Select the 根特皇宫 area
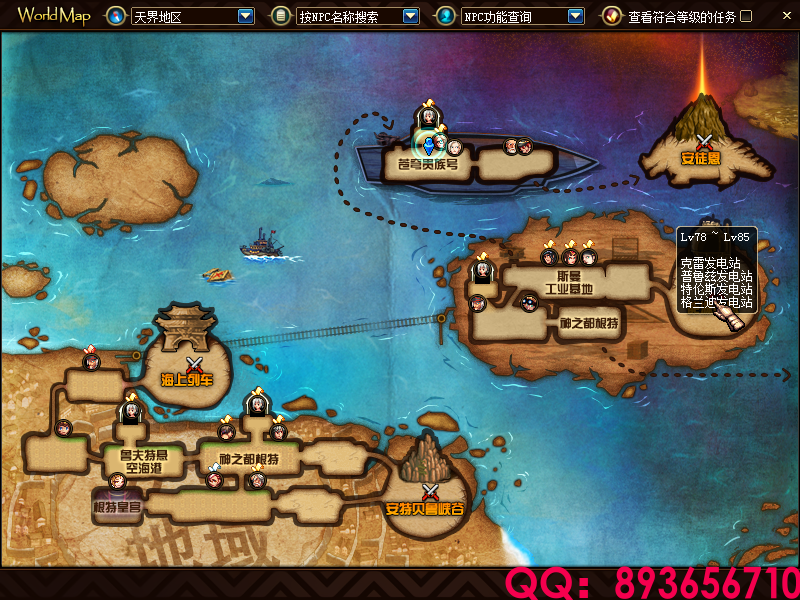 coord(117,505)
